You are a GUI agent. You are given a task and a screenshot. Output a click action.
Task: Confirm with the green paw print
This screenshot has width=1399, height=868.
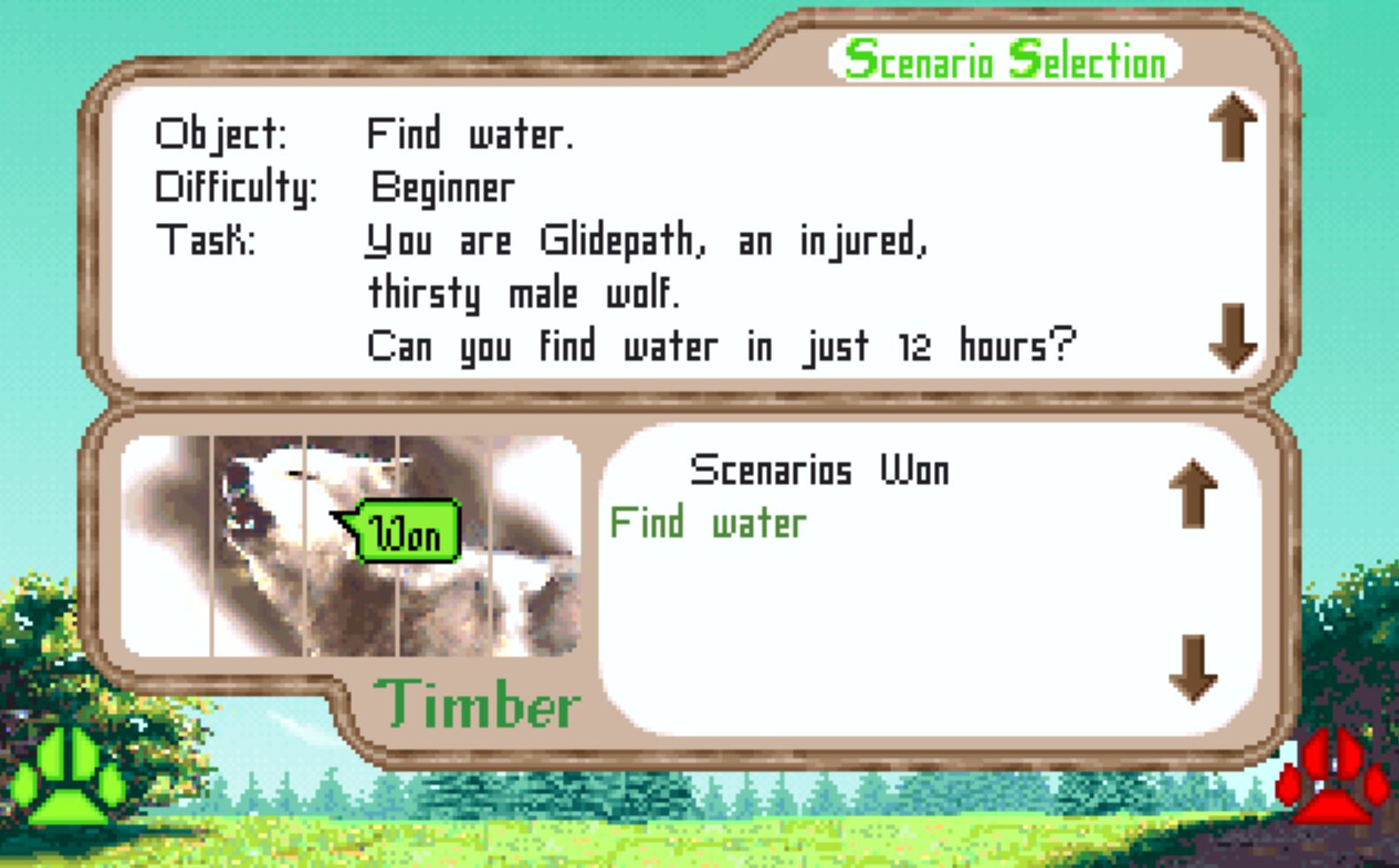(x=69, y=778)
